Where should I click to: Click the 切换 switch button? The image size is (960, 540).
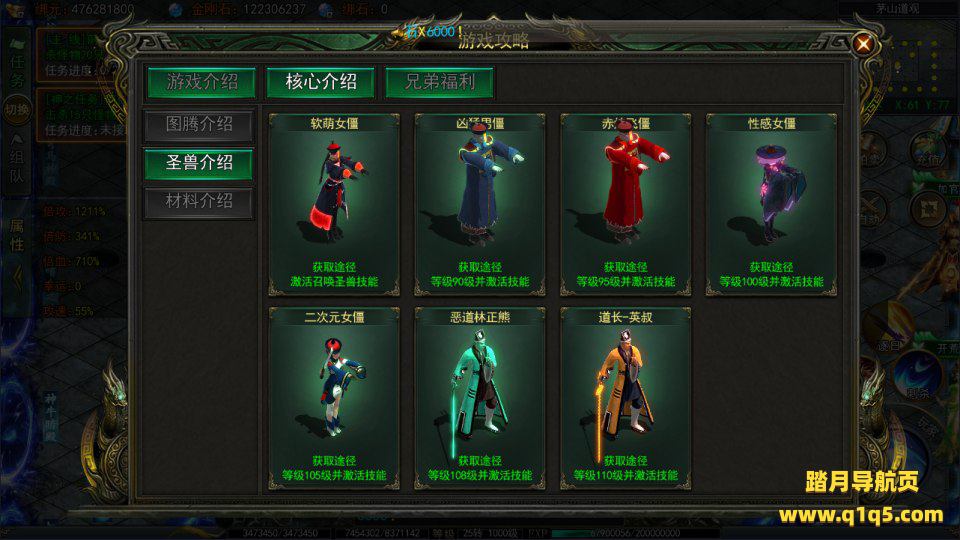pos(17,109)
